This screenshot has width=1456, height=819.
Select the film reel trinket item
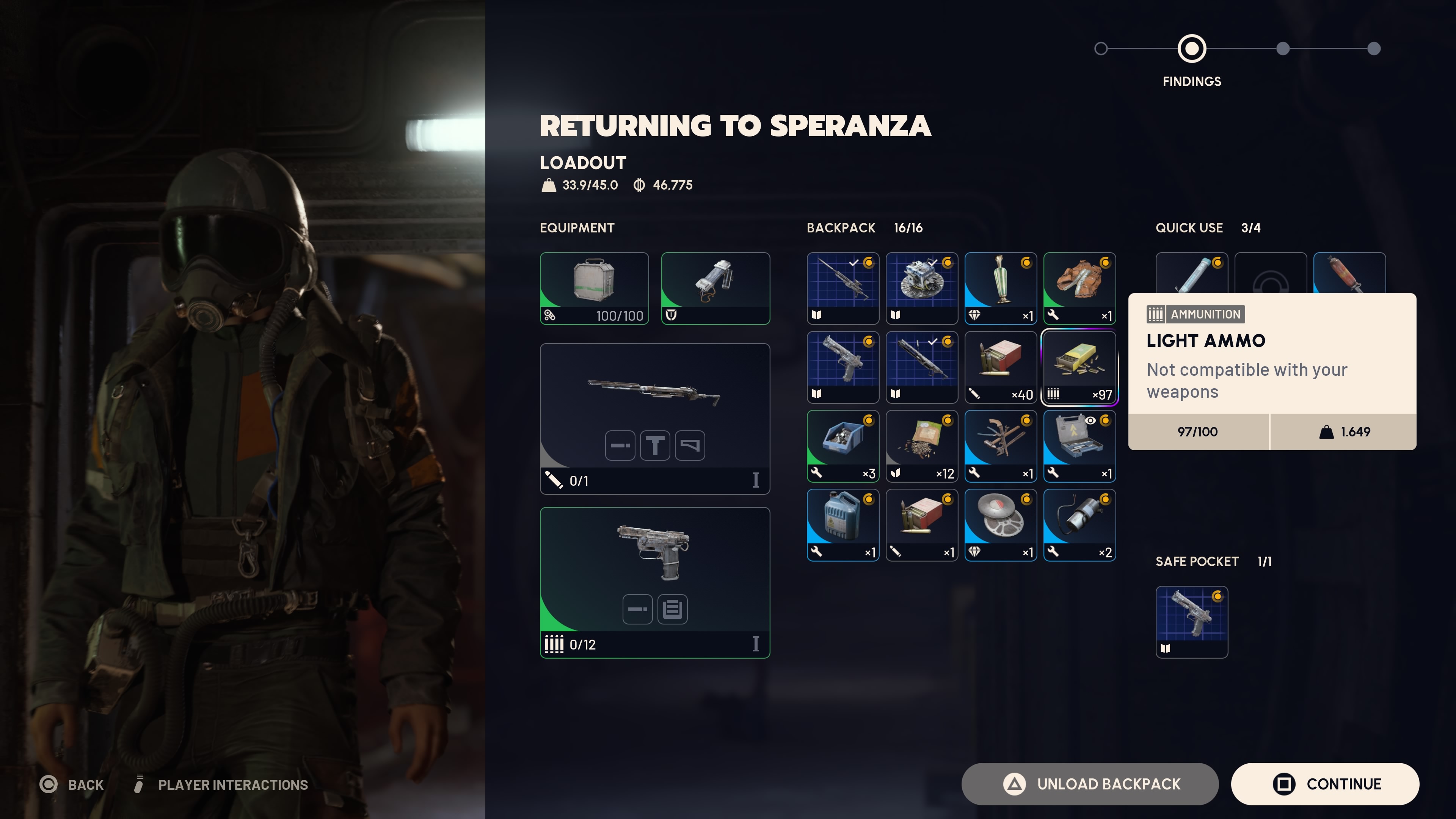pyautogui.click(x=1001, y=525)
